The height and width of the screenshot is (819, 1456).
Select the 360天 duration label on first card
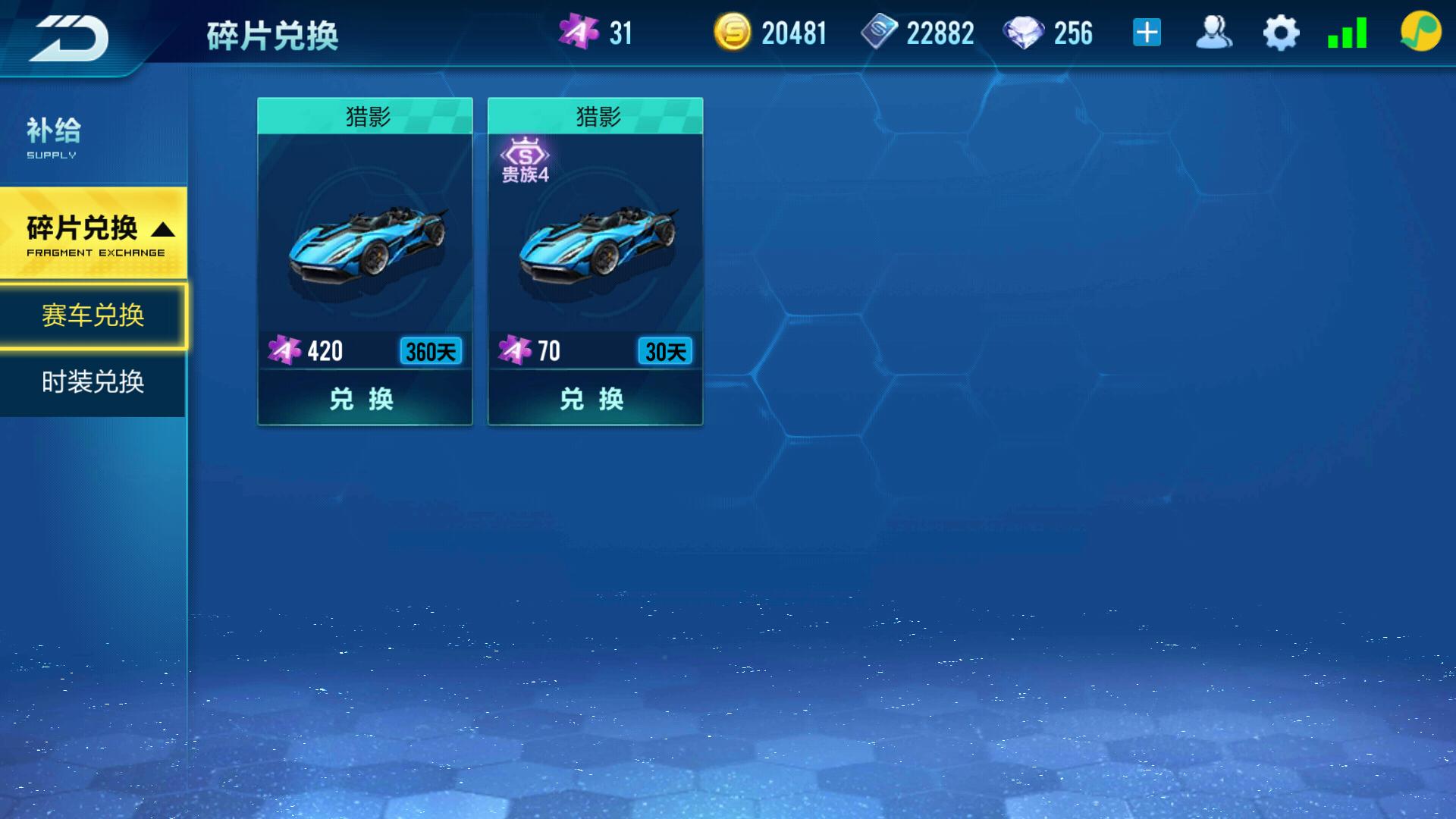click(x=432, y=351)
